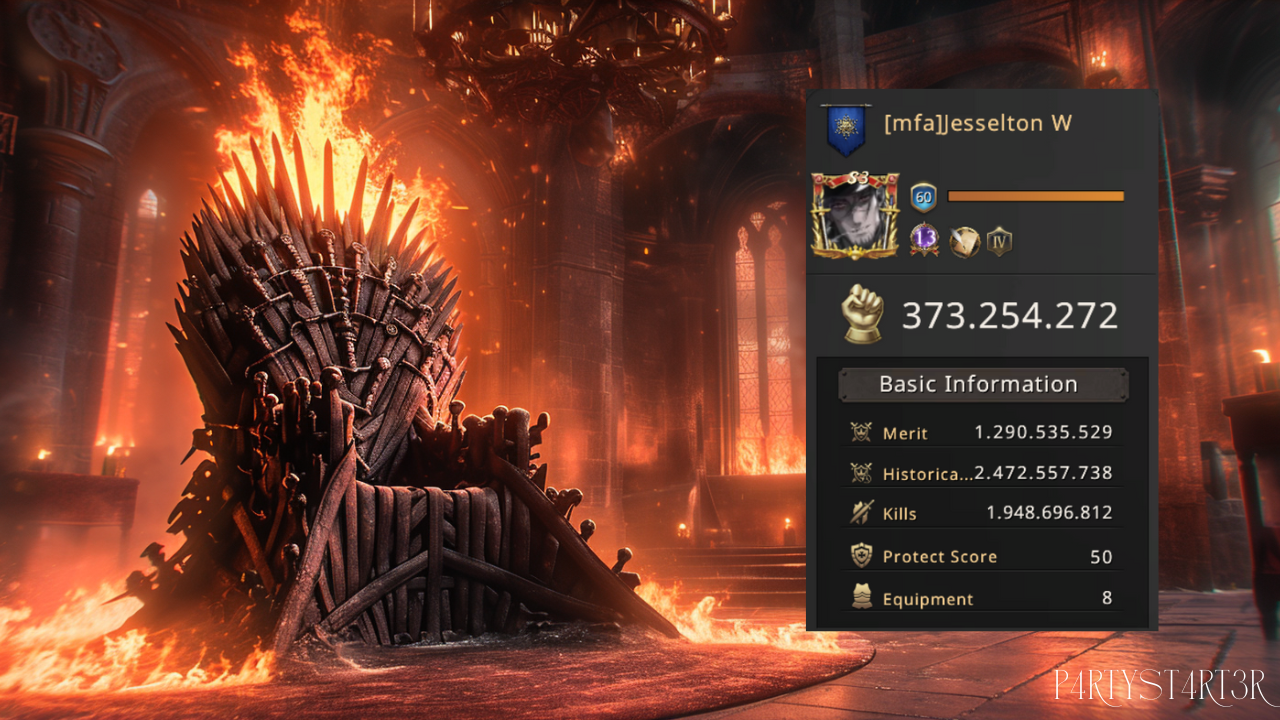1280x720 pixels.
Task: Select the level 60 shield badge
Action: [923, 197]
